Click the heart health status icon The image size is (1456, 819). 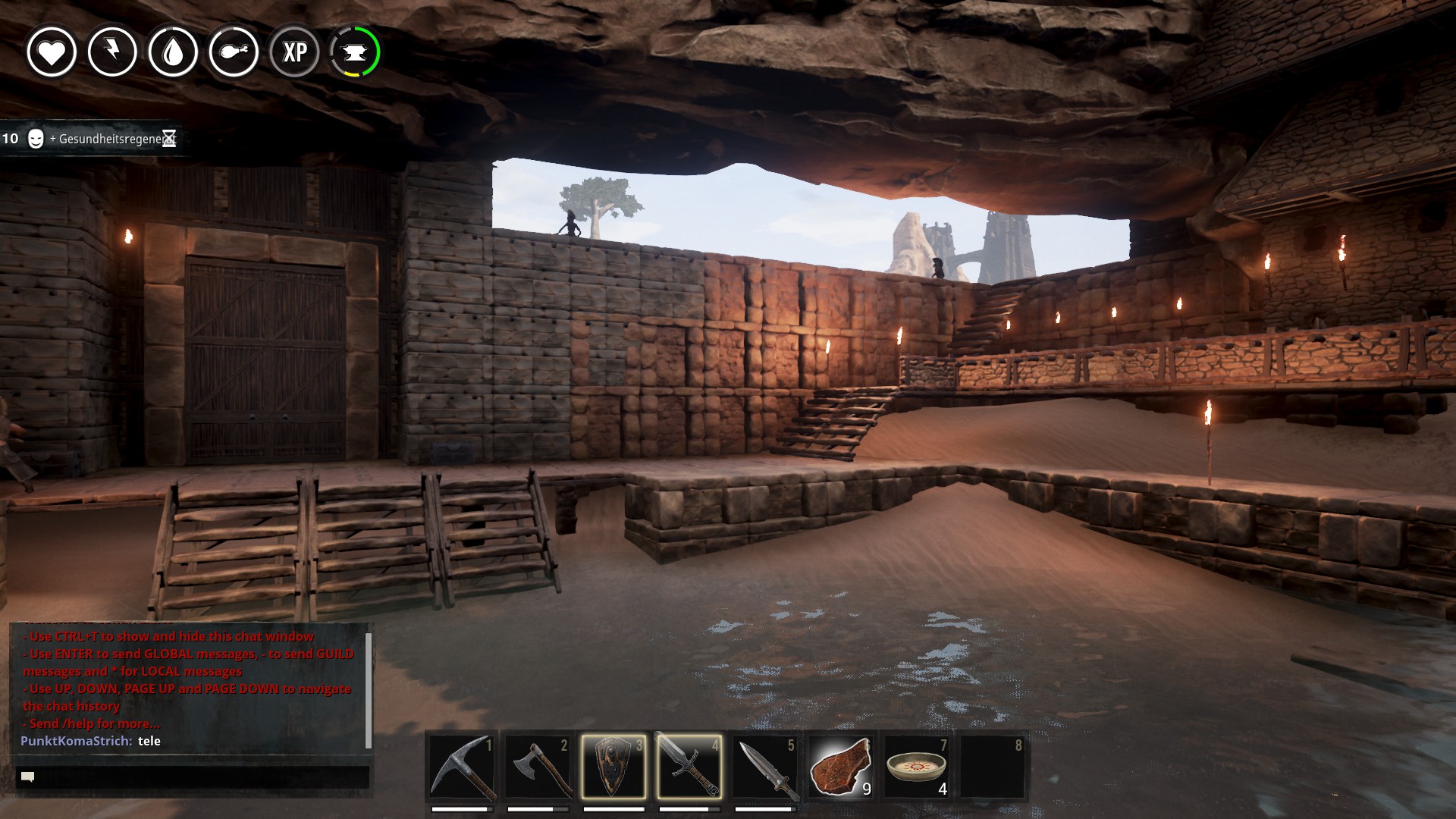[52, 52]
